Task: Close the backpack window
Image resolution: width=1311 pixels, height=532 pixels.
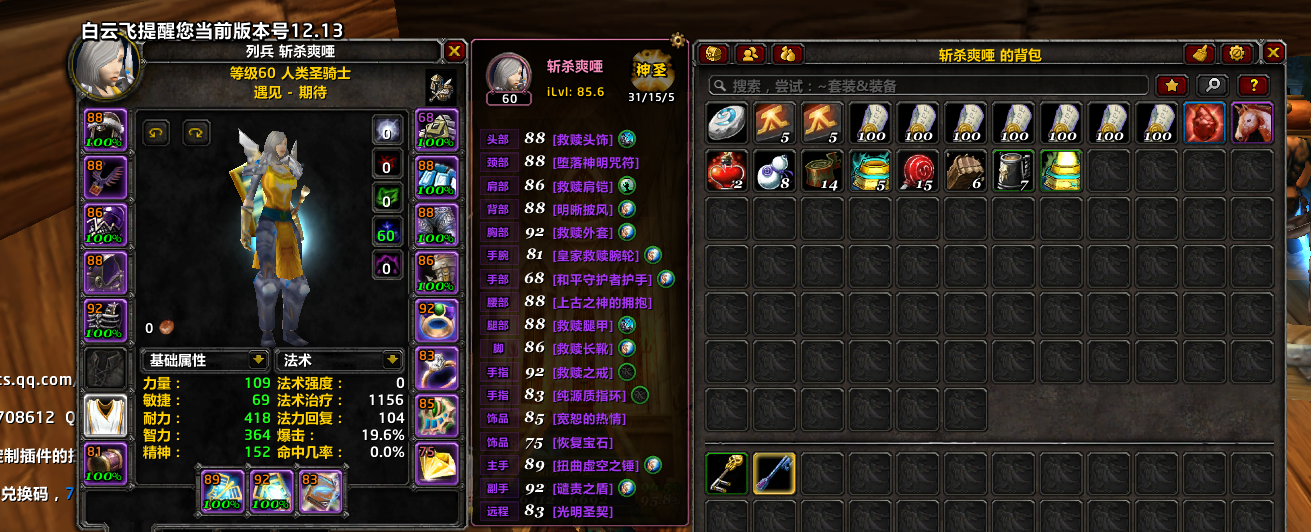Action: click(1273, 53)
